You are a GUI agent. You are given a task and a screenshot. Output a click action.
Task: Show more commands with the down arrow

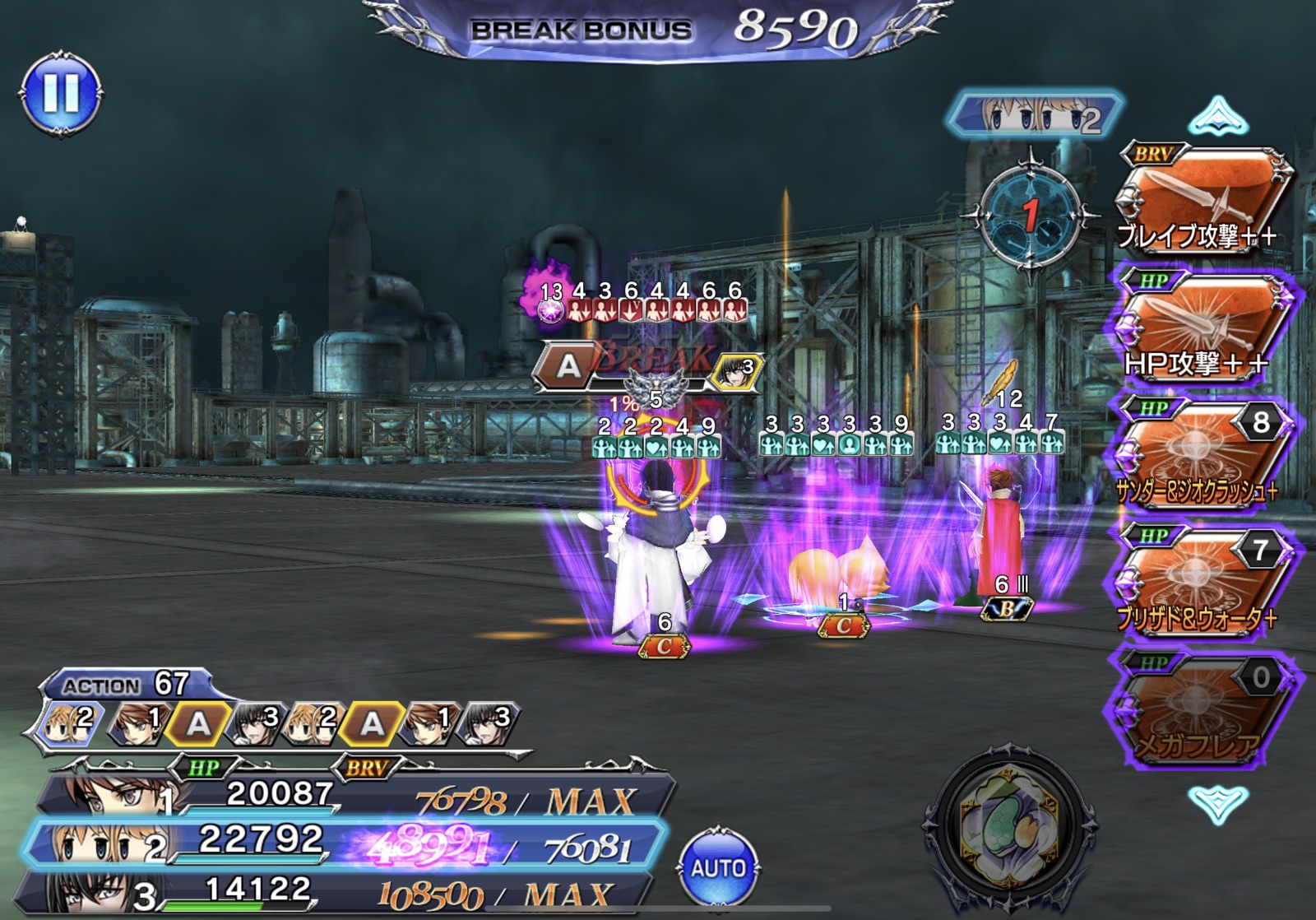coord(1218,802)
